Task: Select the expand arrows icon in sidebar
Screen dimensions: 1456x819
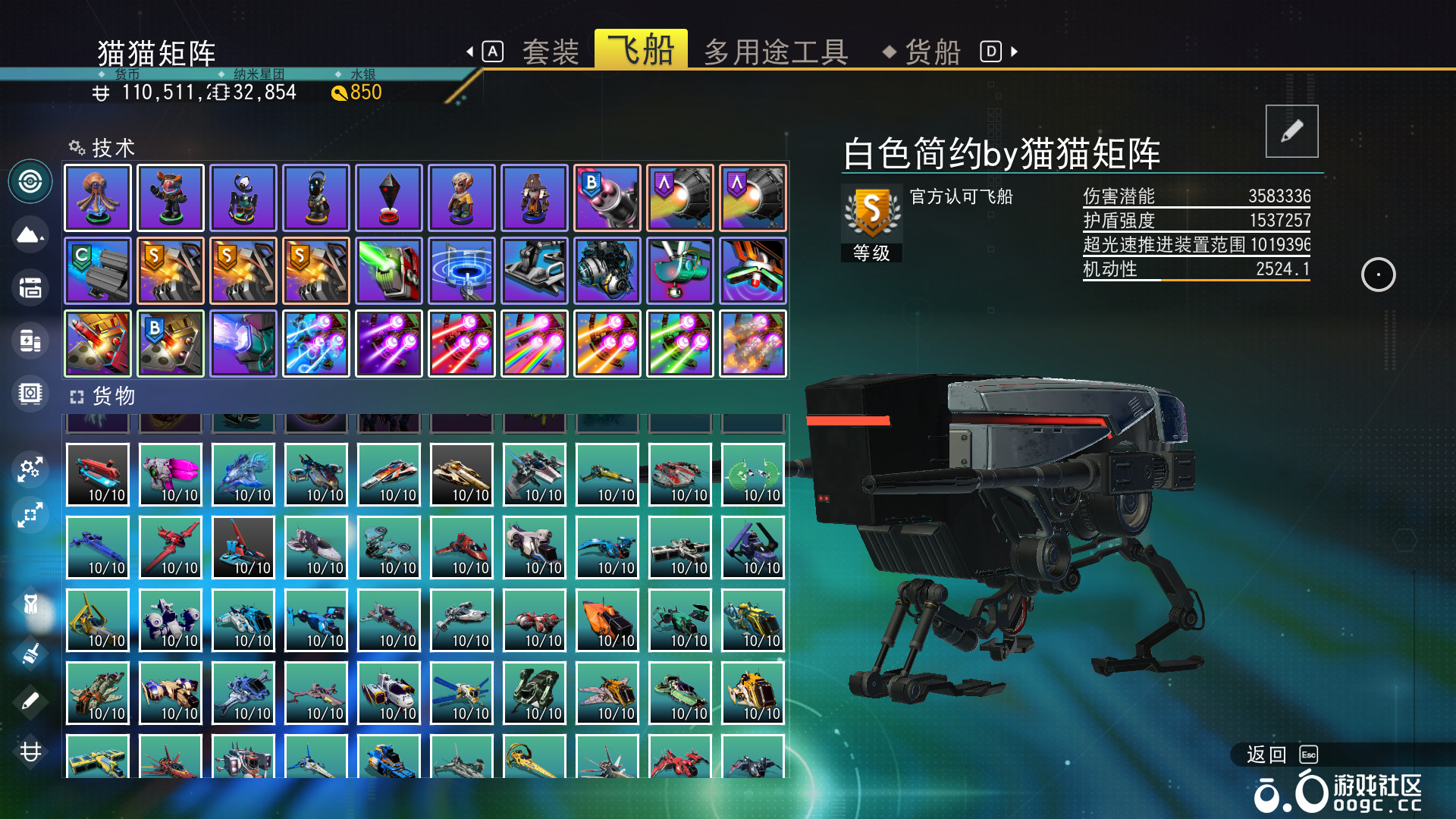Action: [30, 516]
